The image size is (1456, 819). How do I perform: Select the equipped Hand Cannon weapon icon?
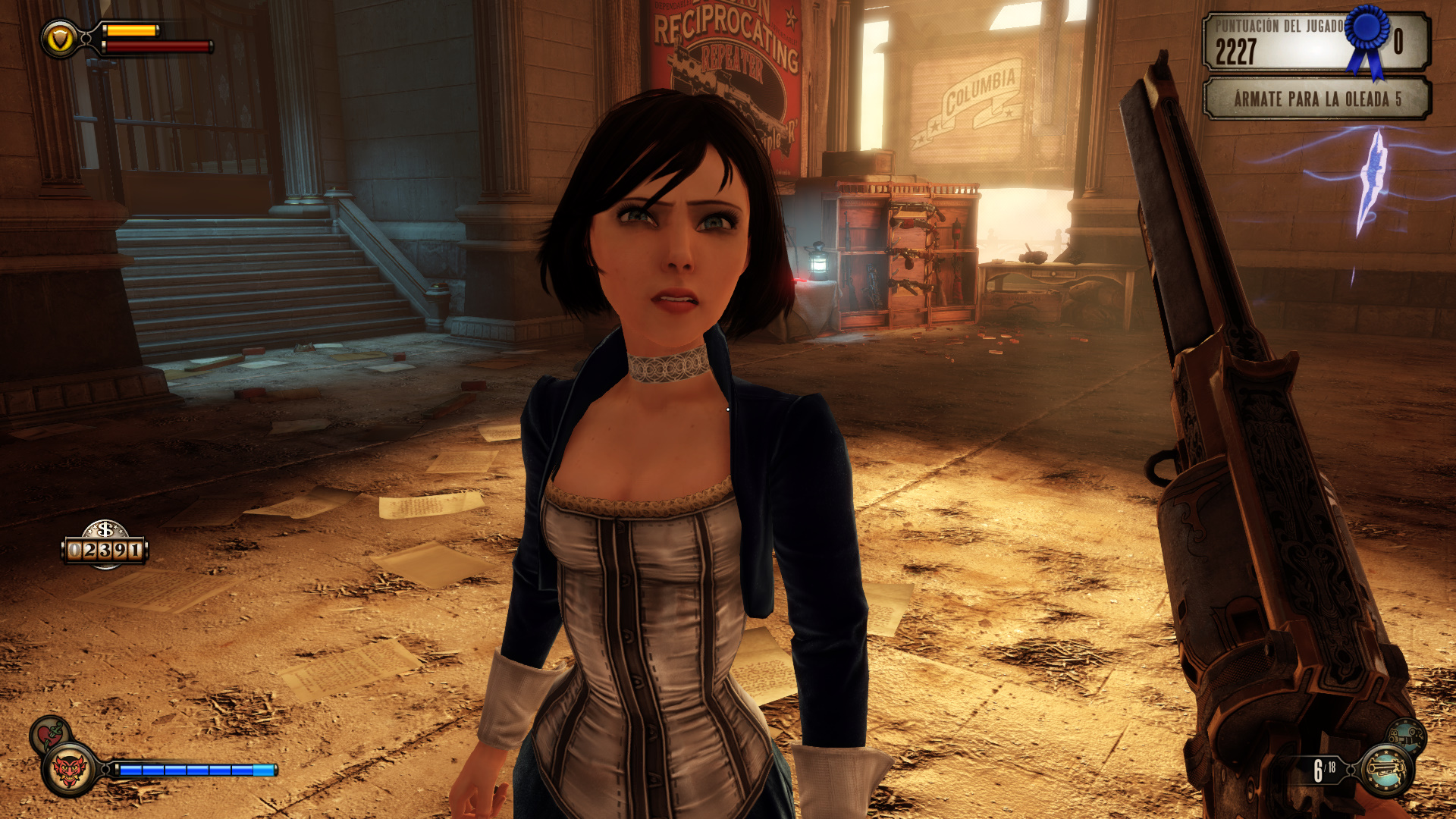[x=1385, y=770]
